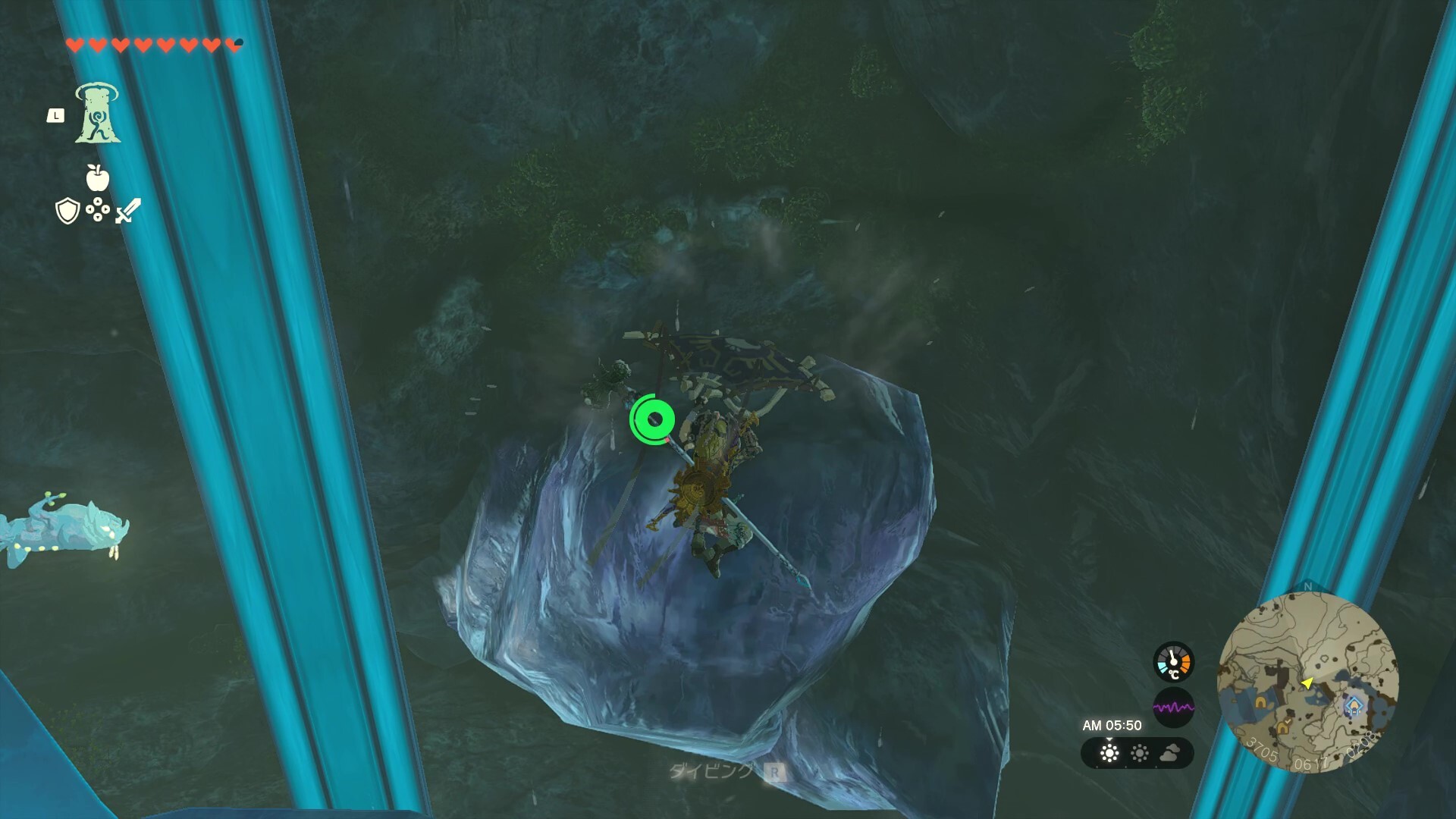
Task: Click the AM 05:50 clock display
Action: tap(1113, 726)
